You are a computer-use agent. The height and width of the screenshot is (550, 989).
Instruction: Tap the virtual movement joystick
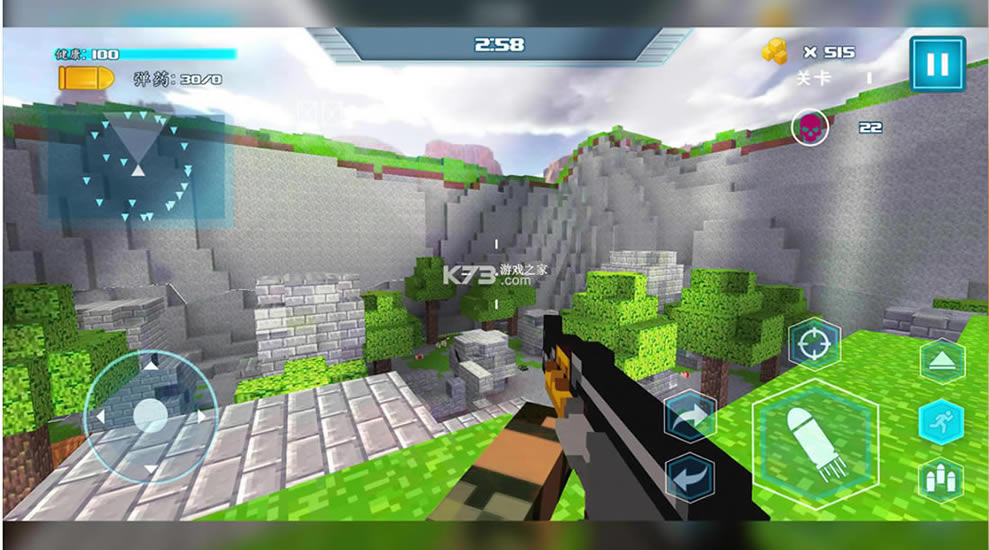[x=150, y=415]
